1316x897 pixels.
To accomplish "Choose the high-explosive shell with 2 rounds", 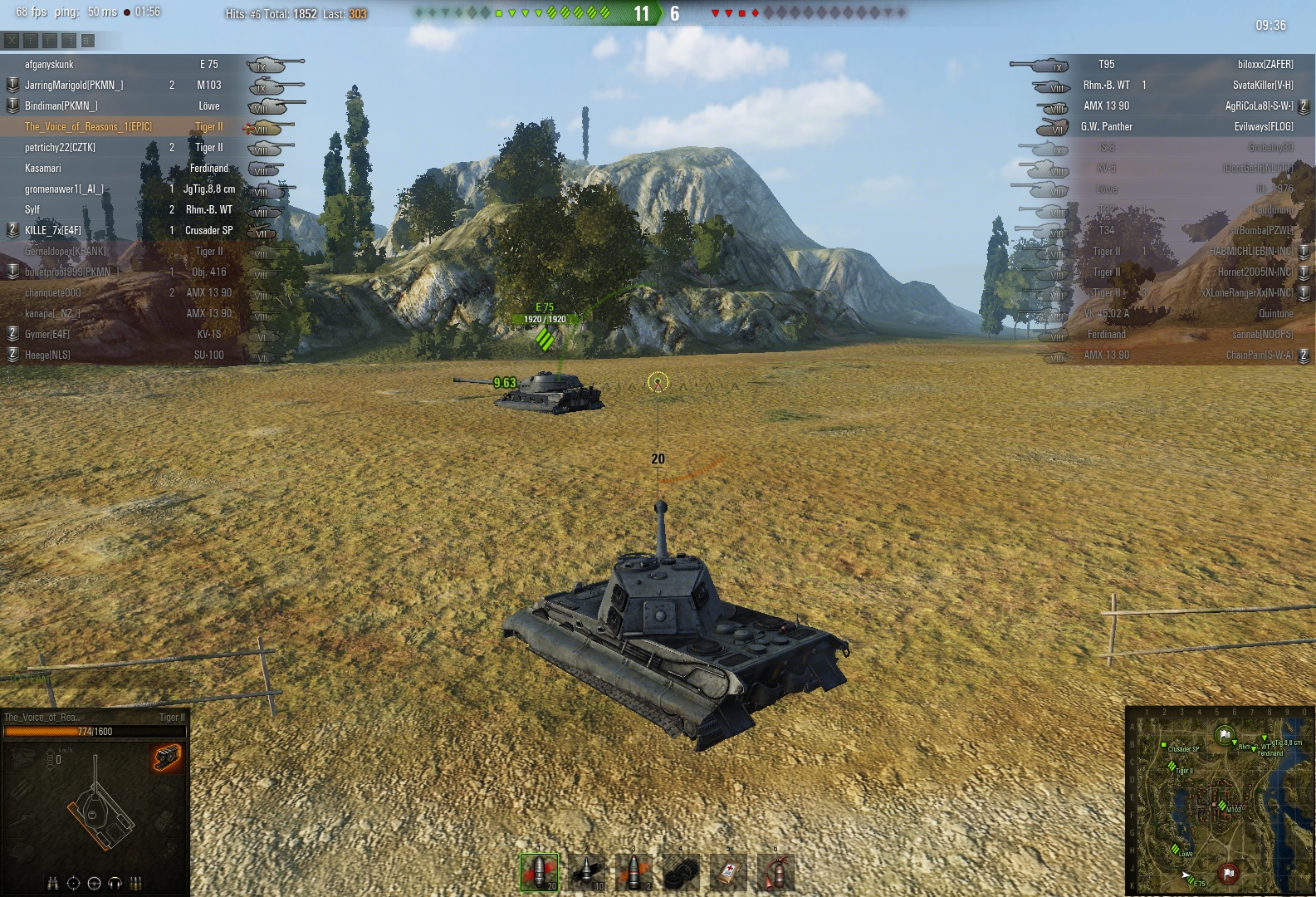I will [634, 872].
